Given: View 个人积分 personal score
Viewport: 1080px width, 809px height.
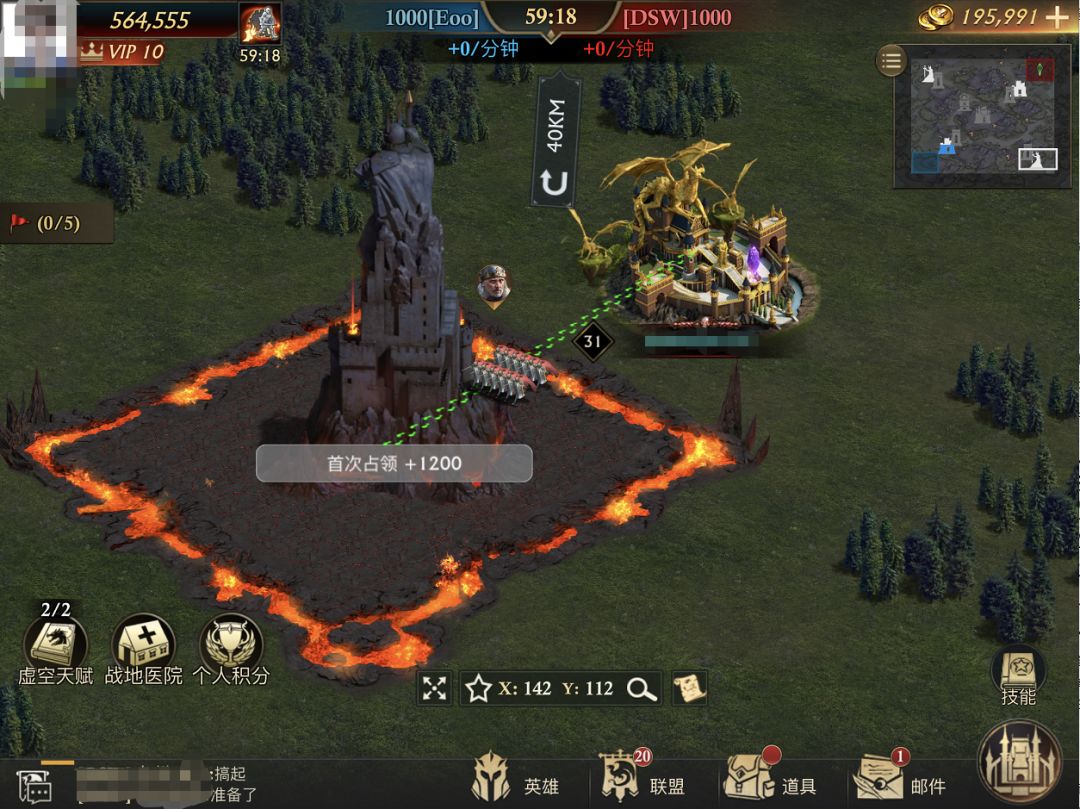Looking at the screenshot, I should pos(231,643).
